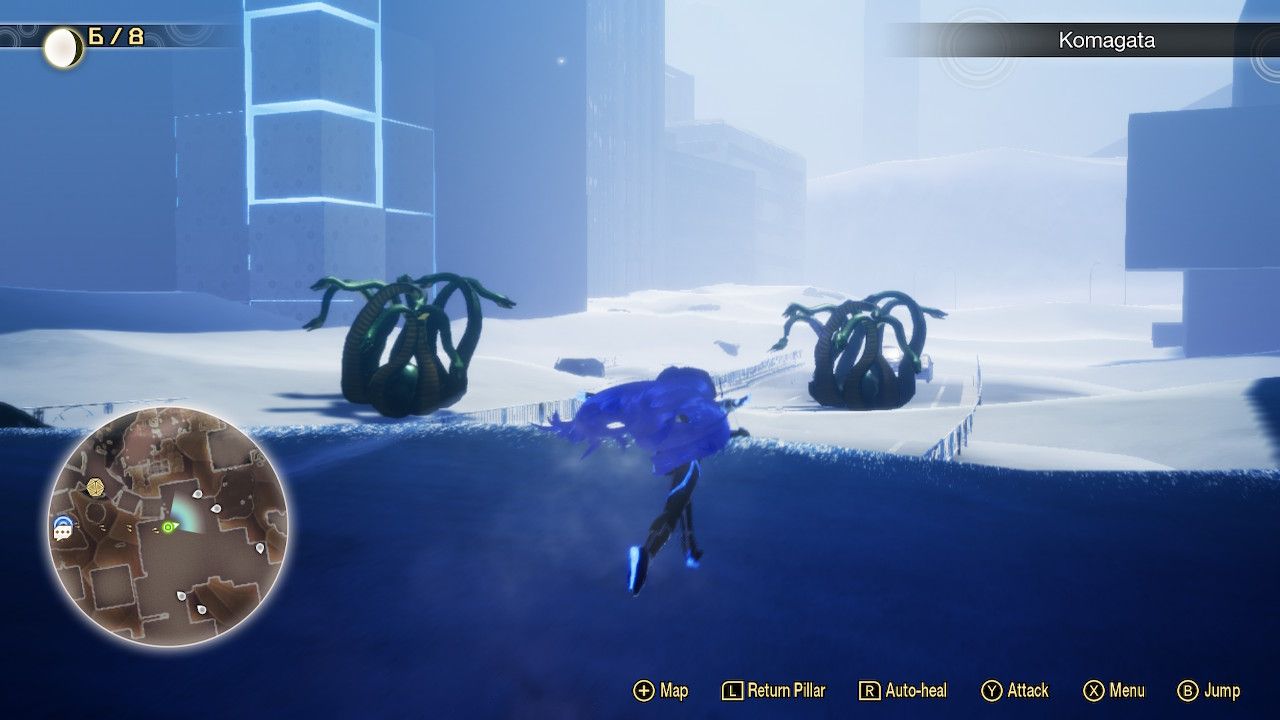
Task: Click the Y Attack button icon
Action: coord(990,690)
